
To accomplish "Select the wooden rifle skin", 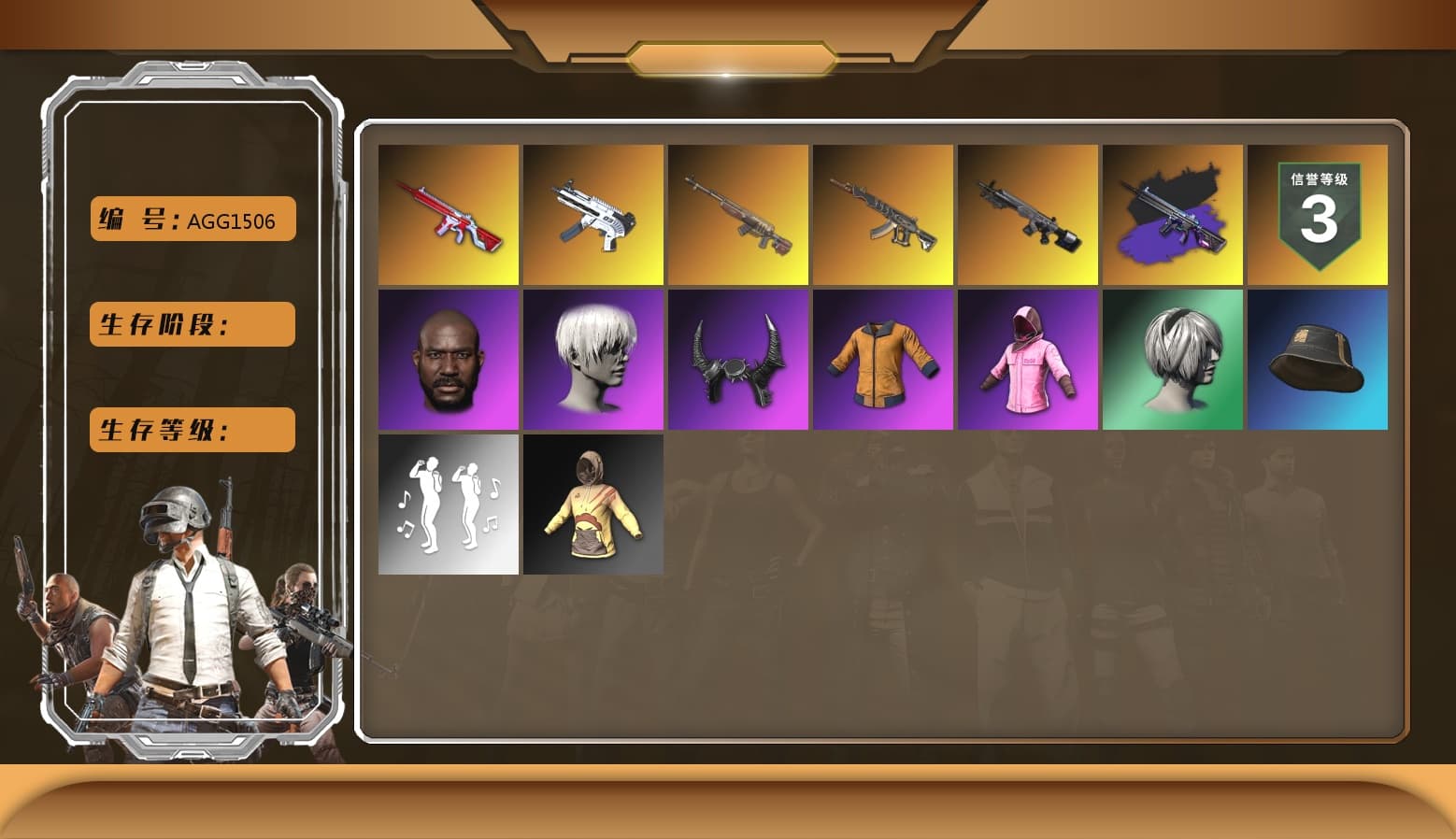I will pos(737,214).
